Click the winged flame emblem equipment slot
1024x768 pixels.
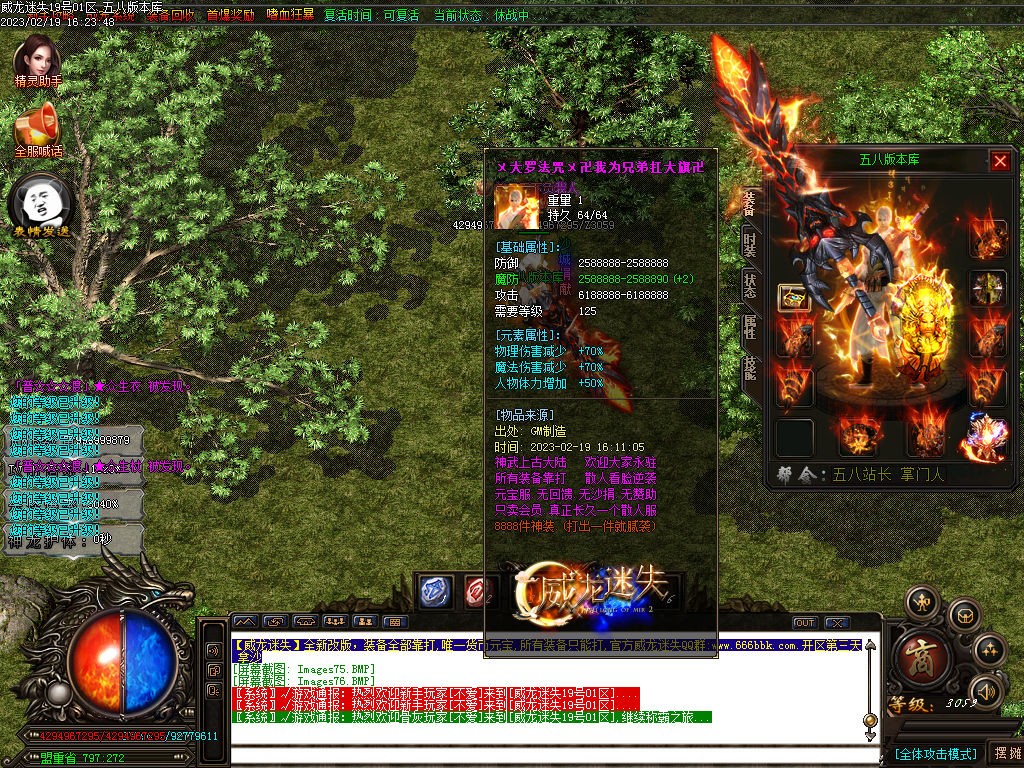pyautogui.click(x=988, y=437)
